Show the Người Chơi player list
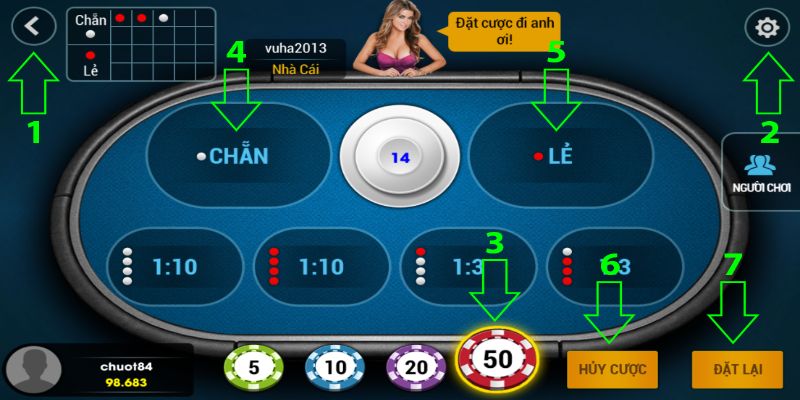Viewport: 800px width, 400px height. click(x=761, y=172)
